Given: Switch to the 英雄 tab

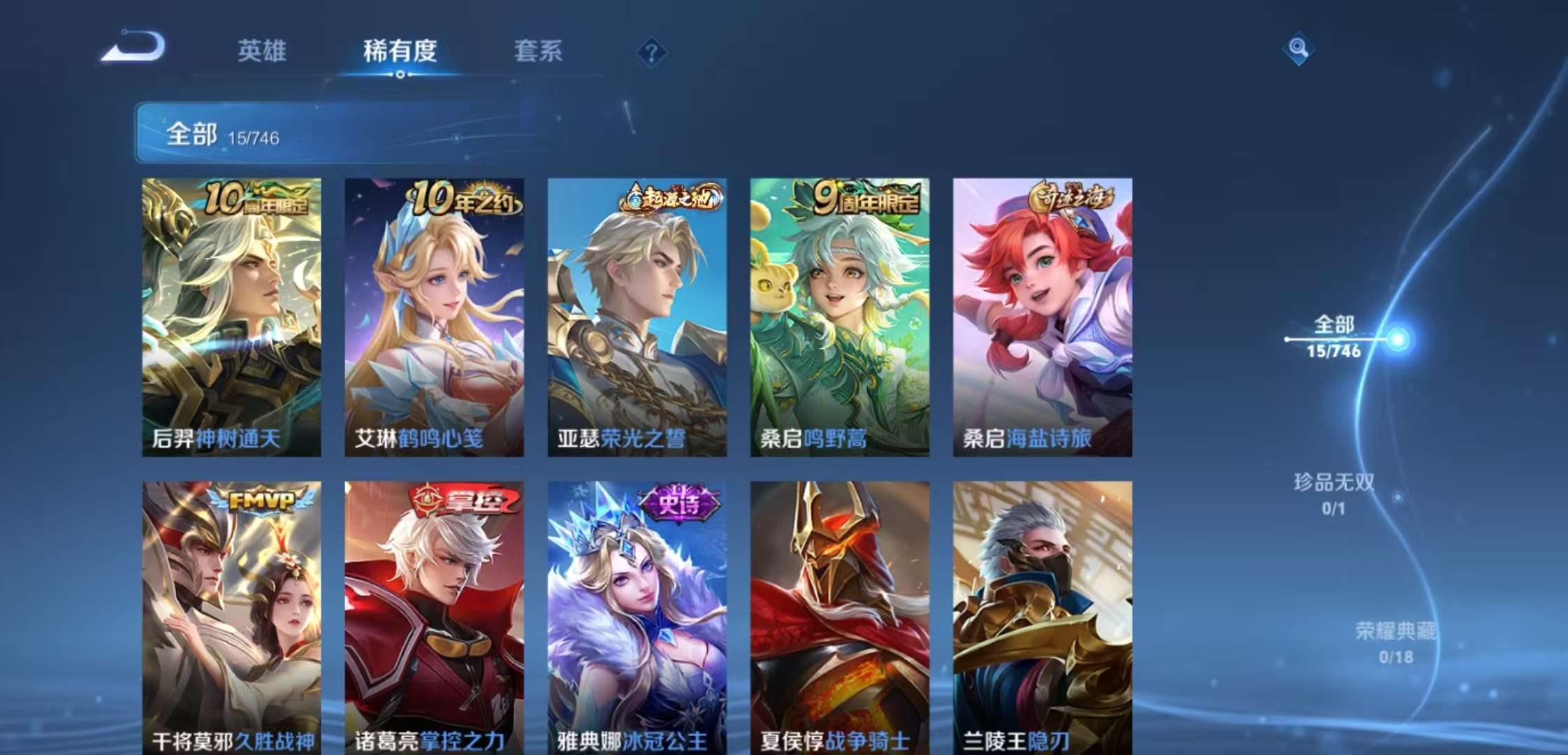Looking at the screenshot, I should tap(261, 52).
